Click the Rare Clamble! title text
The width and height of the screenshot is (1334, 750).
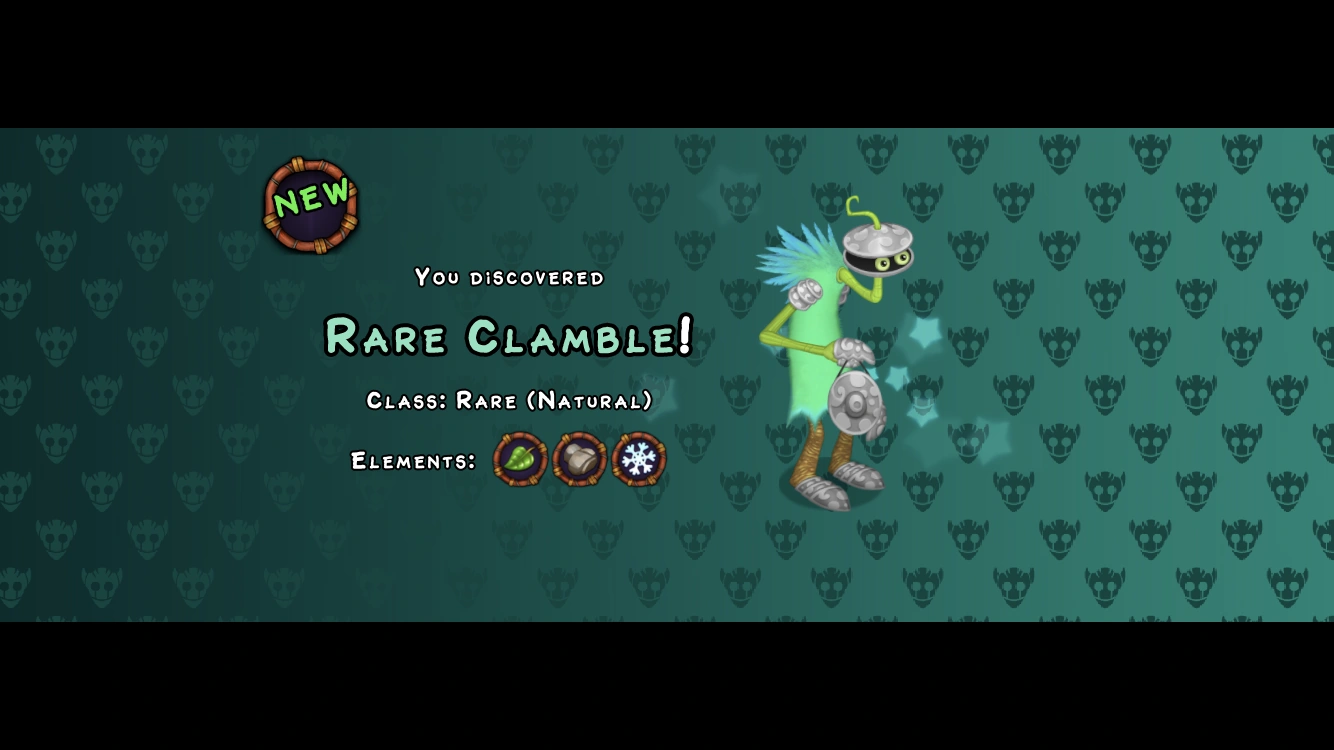tap(506, 338)
